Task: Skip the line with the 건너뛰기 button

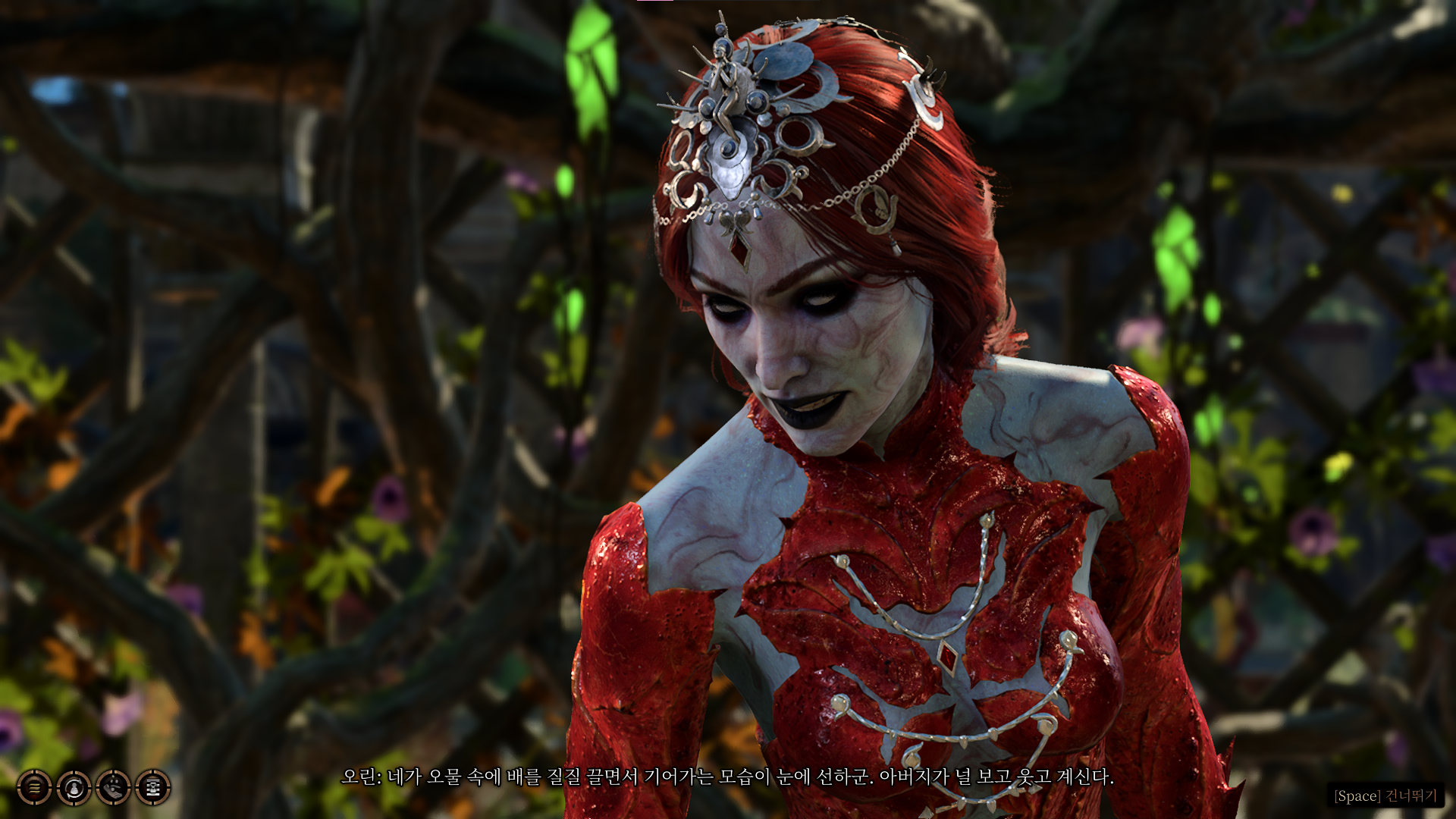Action: click(1385, 795)
